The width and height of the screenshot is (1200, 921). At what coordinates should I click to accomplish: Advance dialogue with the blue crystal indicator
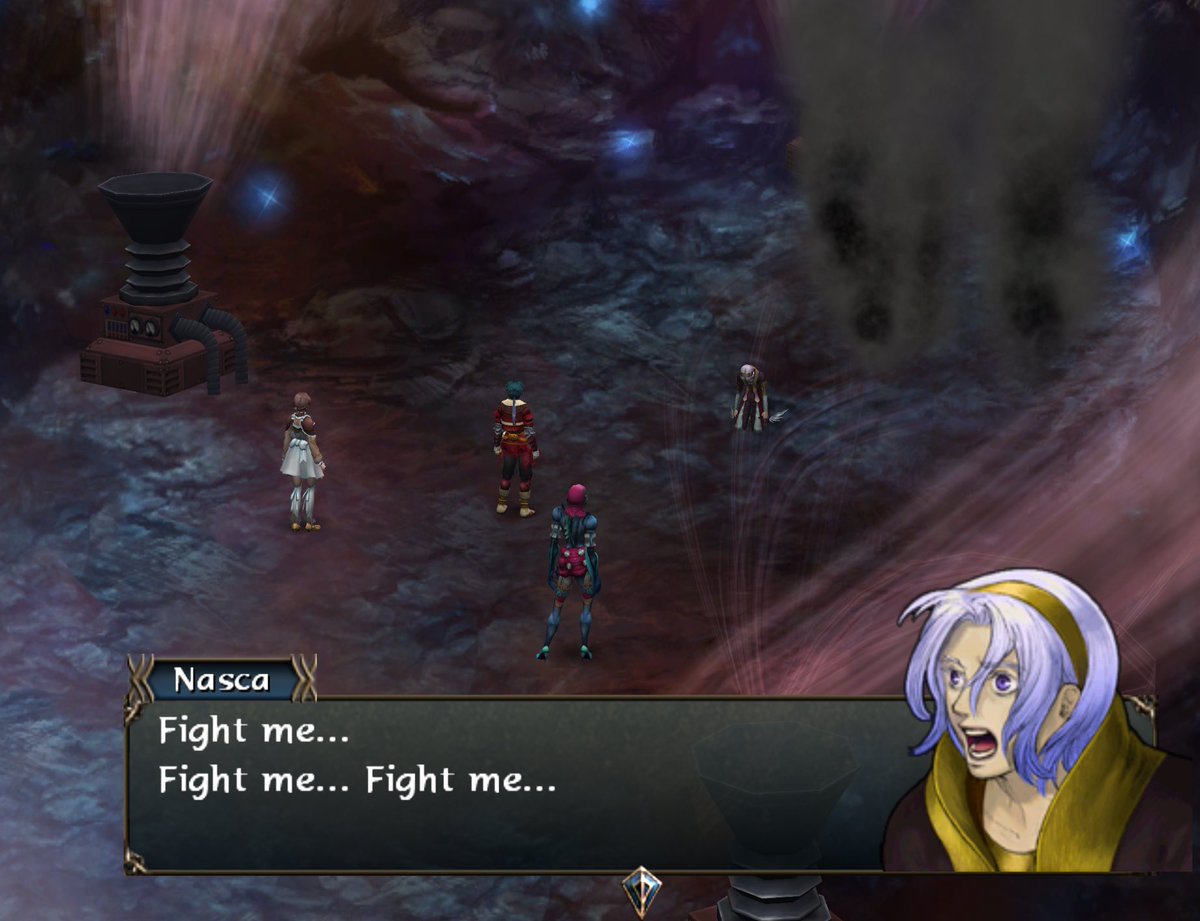(639, 889)
